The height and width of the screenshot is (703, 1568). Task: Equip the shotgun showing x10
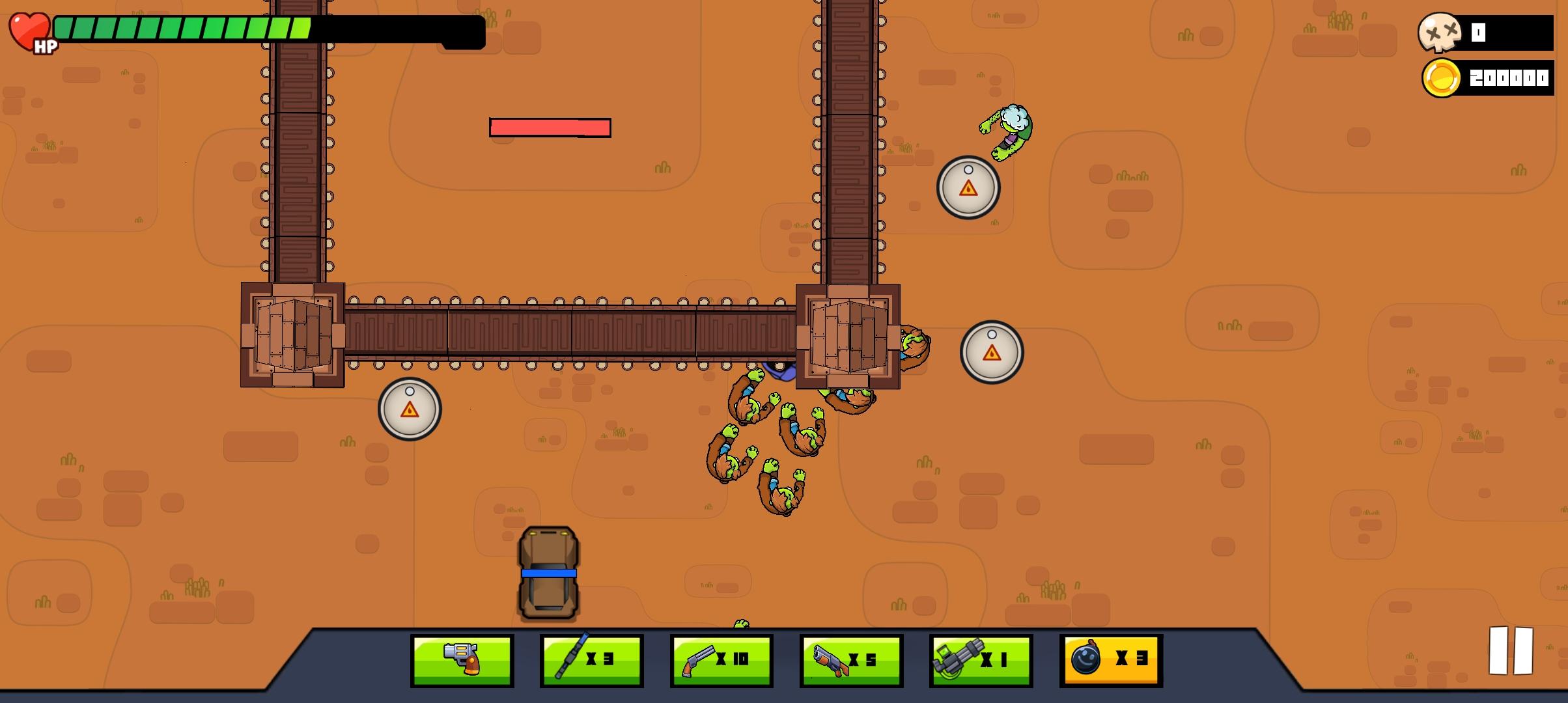click(720, 659)
